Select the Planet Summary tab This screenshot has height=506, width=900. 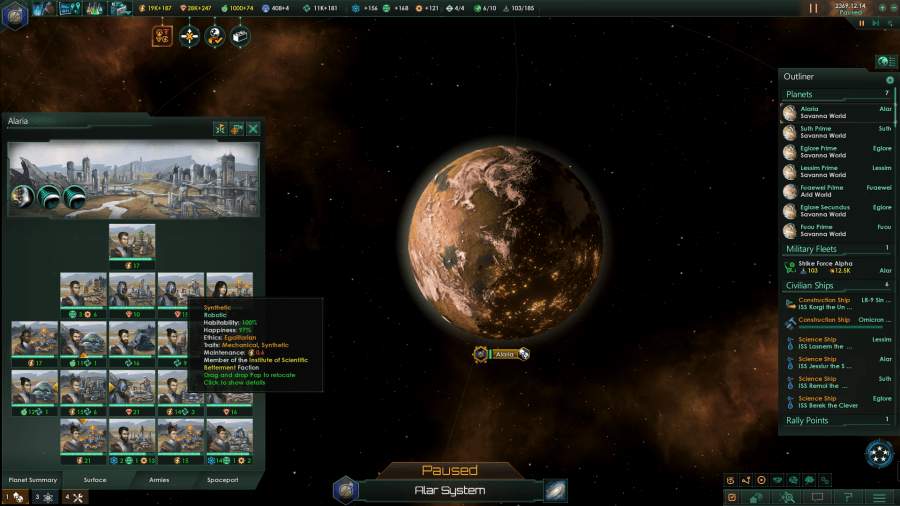31,480
